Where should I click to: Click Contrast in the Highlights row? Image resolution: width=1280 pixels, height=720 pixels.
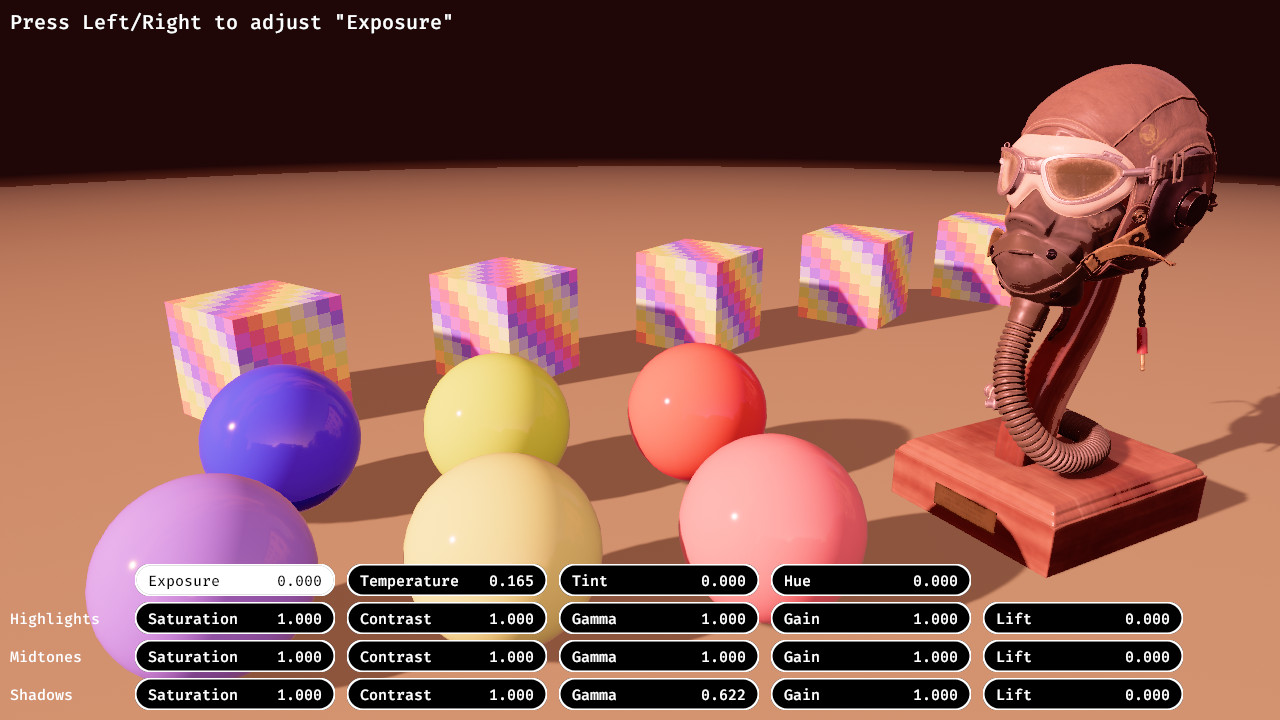(446, 618)
